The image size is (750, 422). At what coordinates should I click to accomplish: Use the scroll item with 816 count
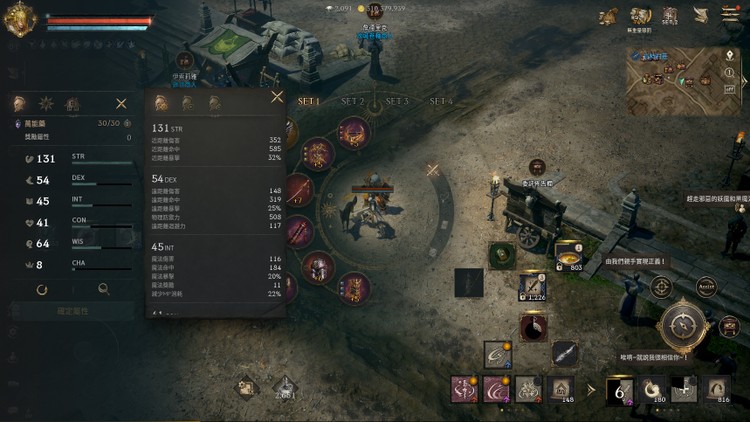click(x=716, y=388)
